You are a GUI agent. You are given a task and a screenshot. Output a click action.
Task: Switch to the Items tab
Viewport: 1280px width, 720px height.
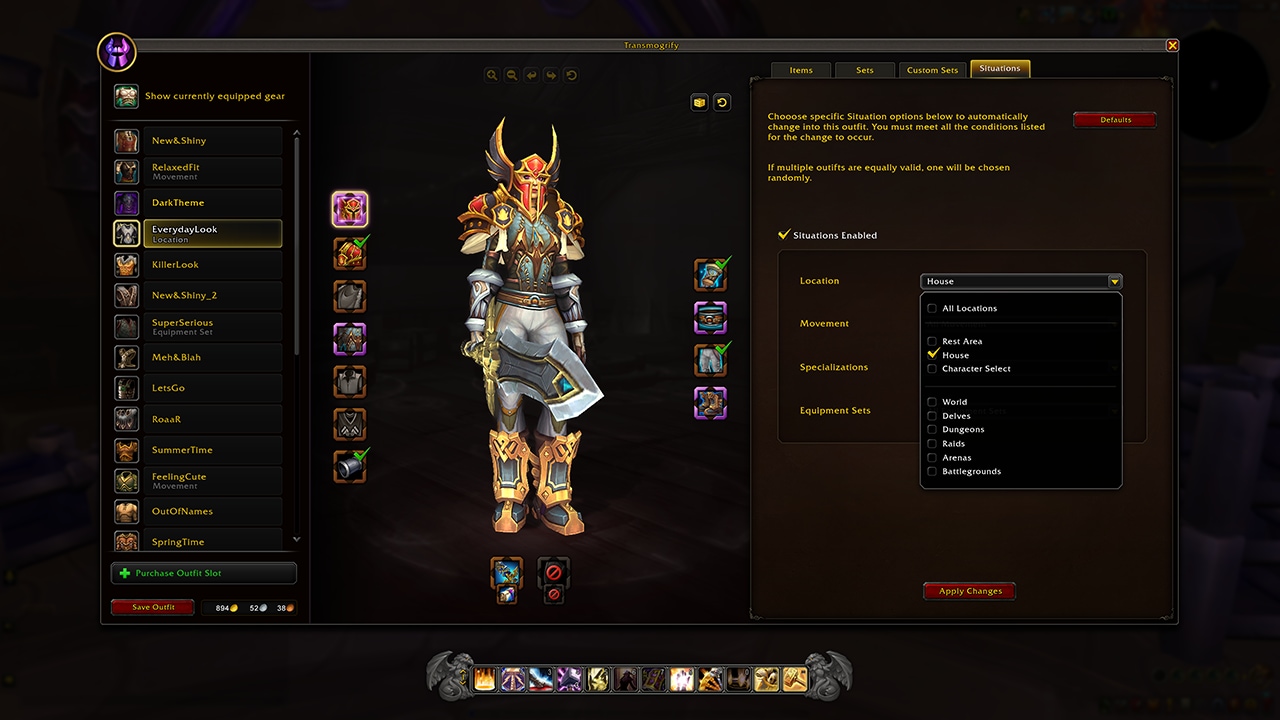tap(801, 70)
